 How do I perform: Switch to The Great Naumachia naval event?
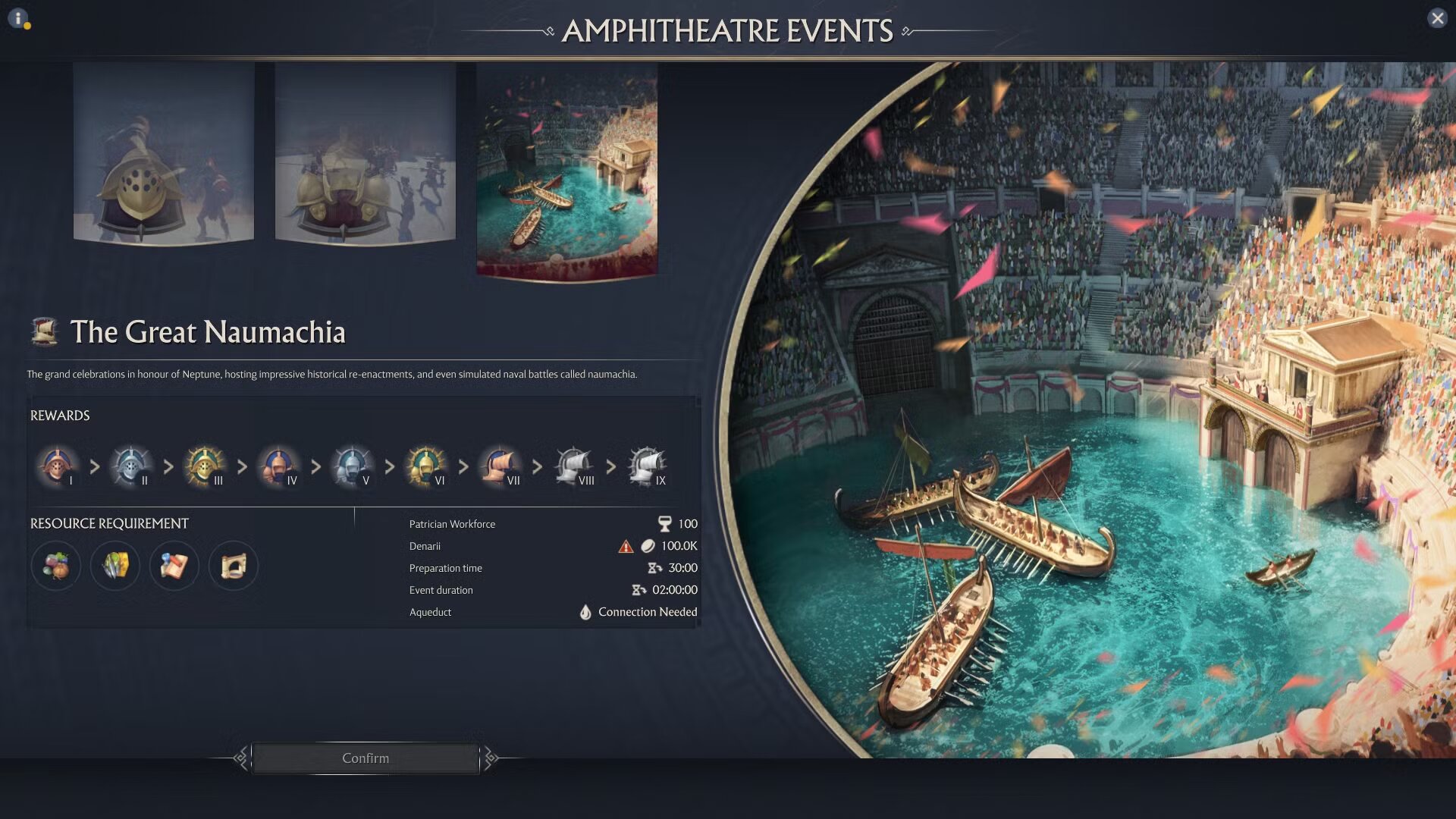click(567, 171)
